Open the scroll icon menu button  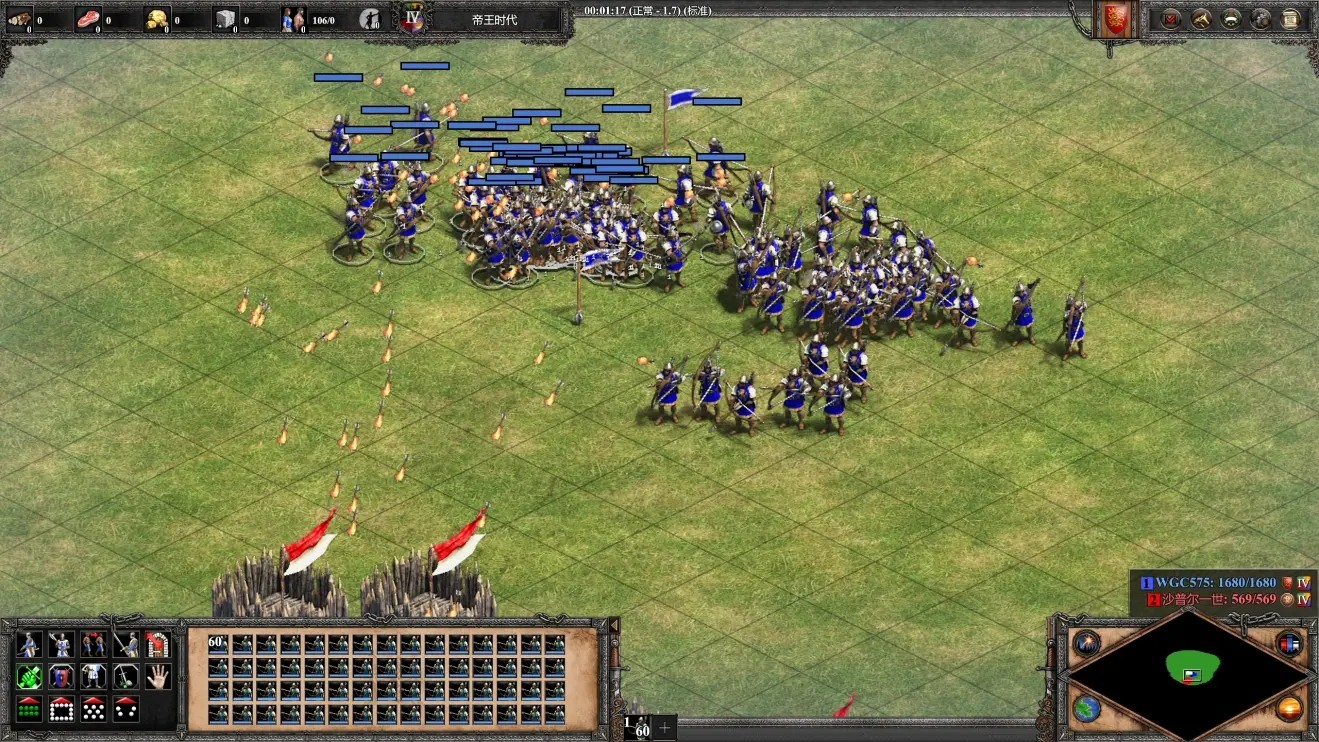click(1291, 19)
